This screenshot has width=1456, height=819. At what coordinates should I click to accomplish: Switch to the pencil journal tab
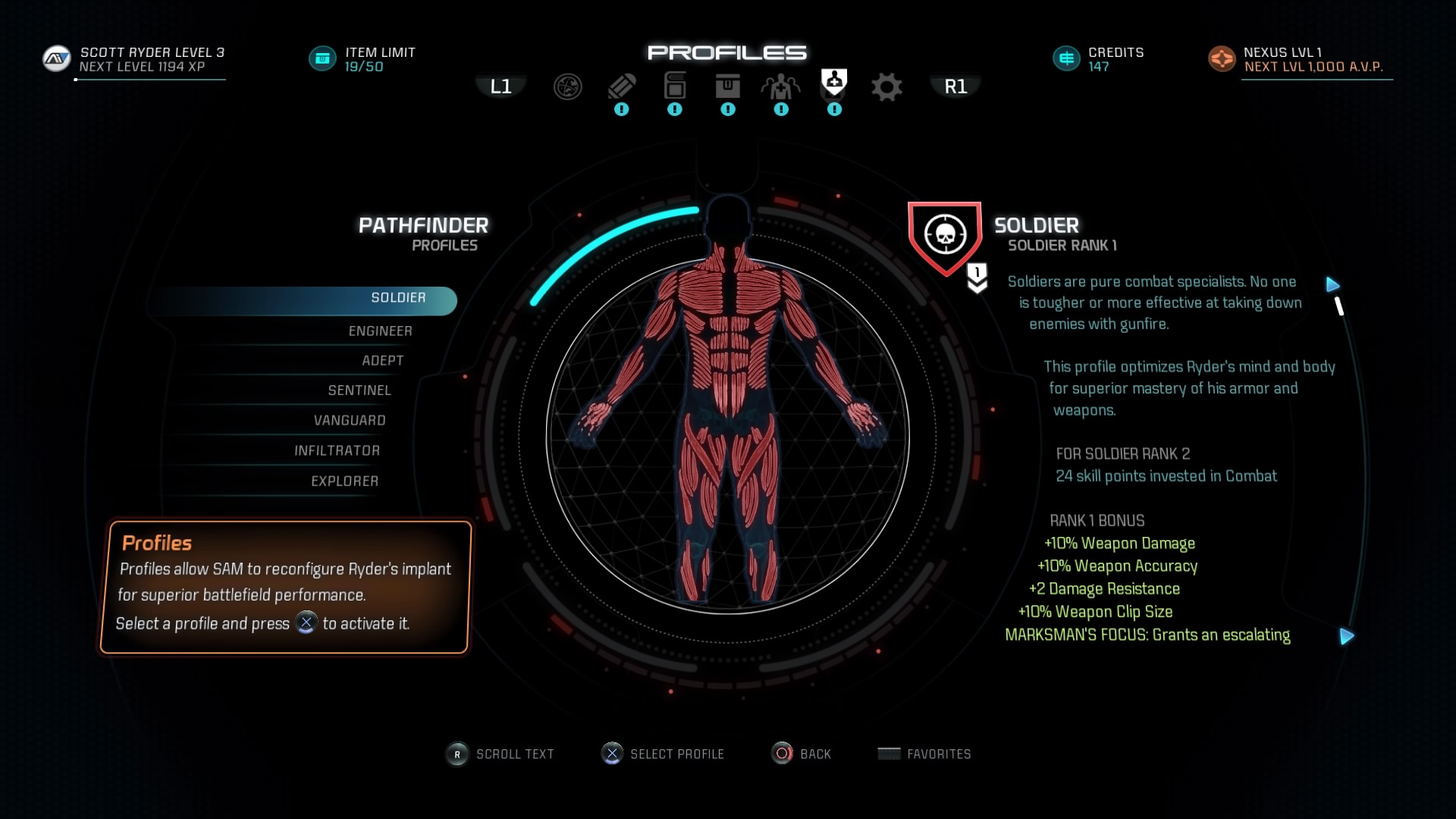[621, 87]
